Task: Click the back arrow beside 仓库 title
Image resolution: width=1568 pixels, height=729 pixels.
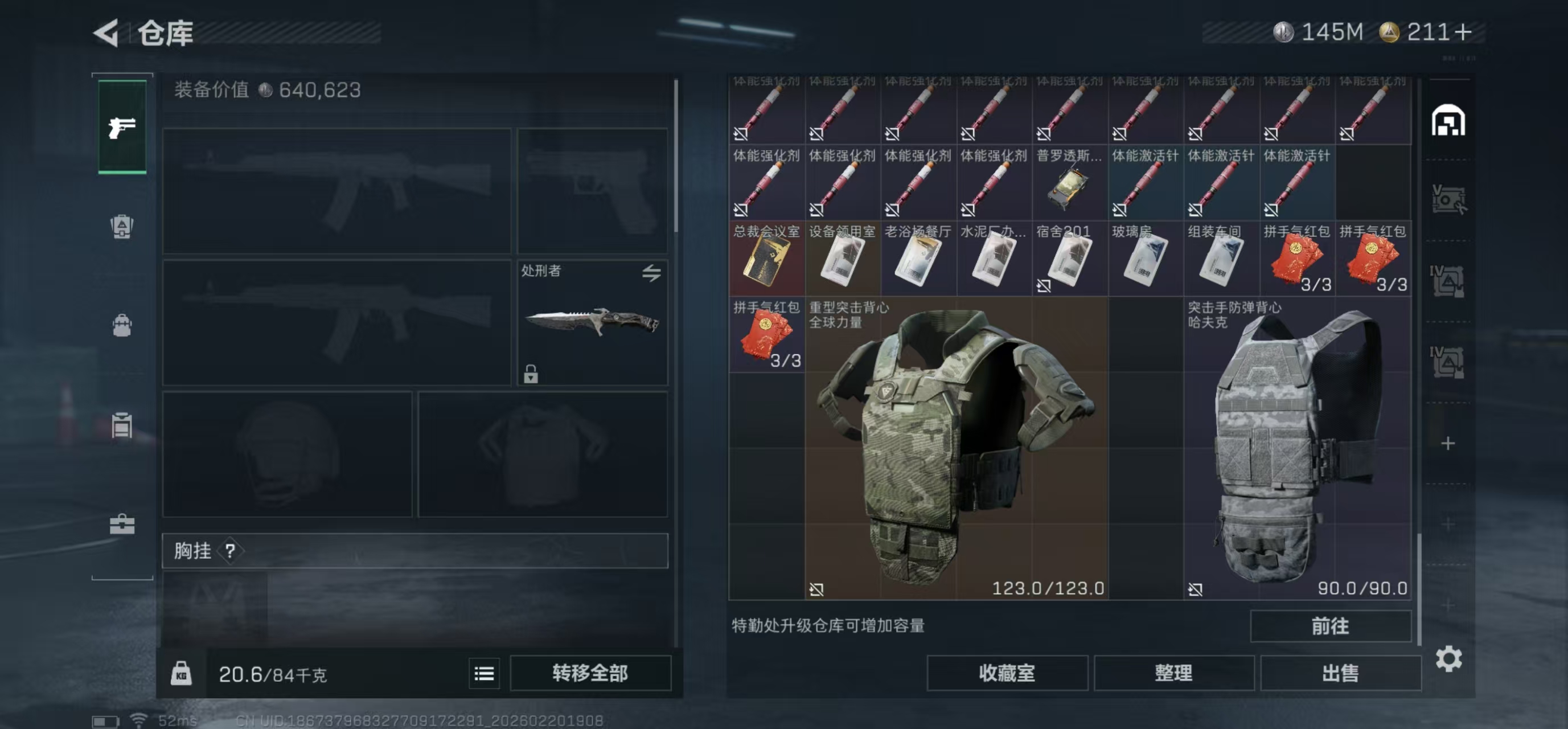Action: click(107, 34)
